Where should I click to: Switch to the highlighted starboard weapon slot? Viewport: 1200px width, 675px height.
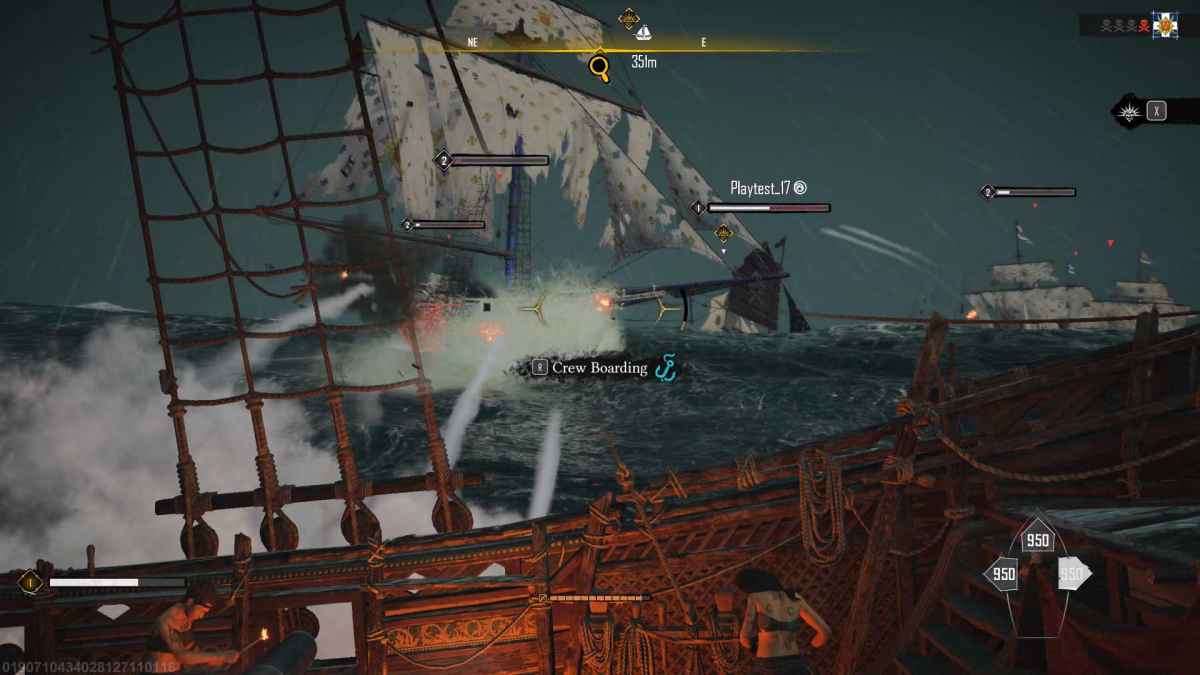coord(1071,574)
